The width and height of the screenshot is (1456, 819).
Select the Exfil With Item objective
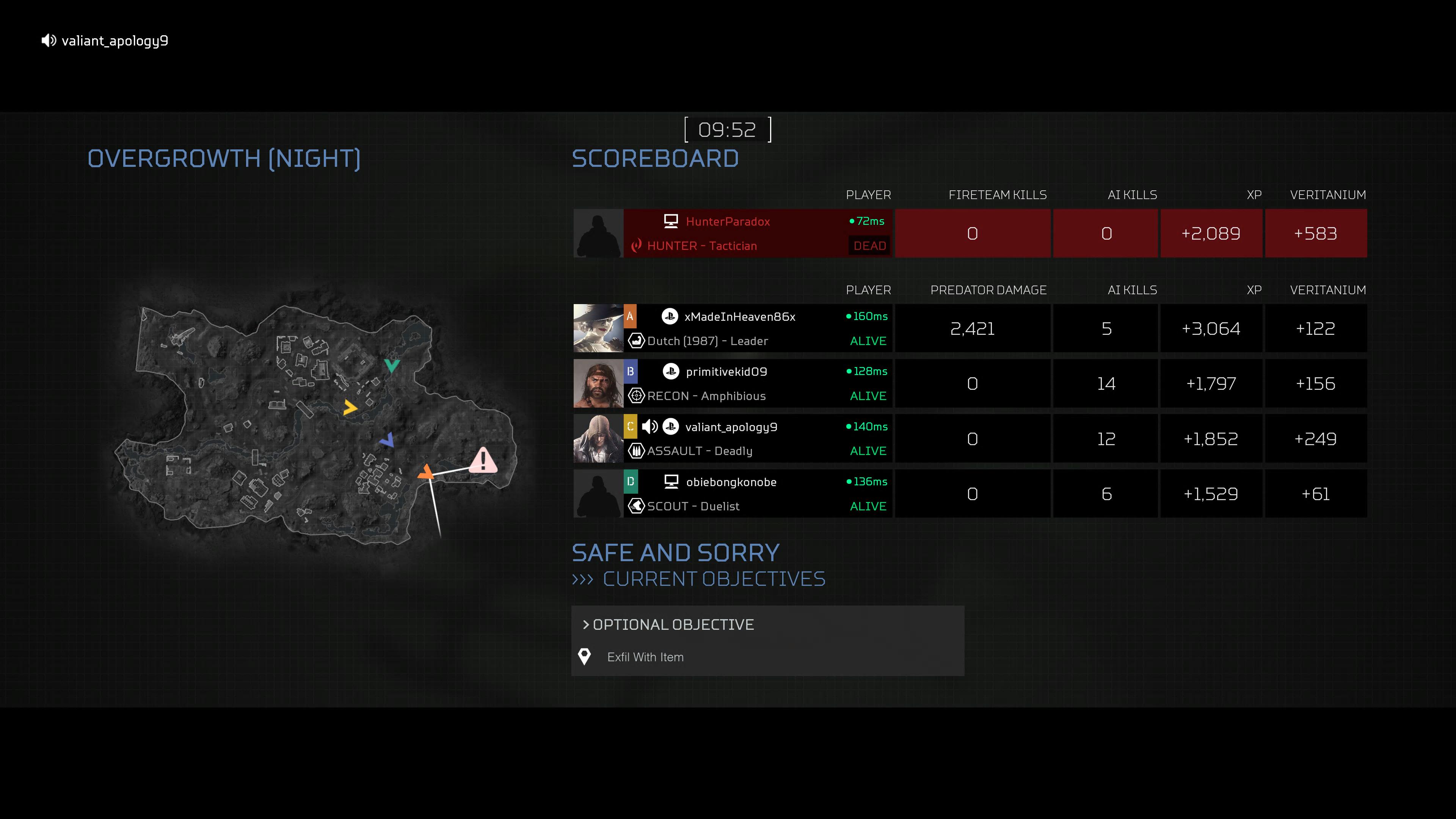click(x=645, y=657)
